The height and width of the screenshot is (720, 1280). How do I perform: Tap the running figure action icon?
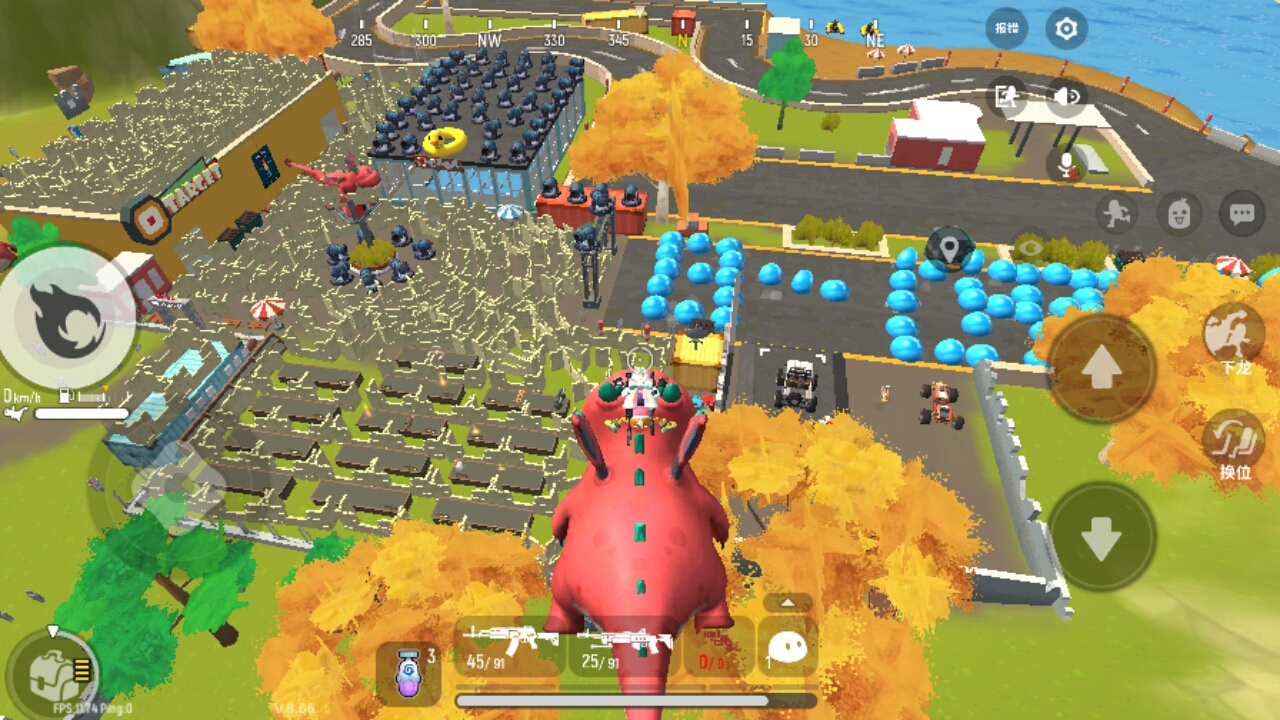click(1116, 213)
